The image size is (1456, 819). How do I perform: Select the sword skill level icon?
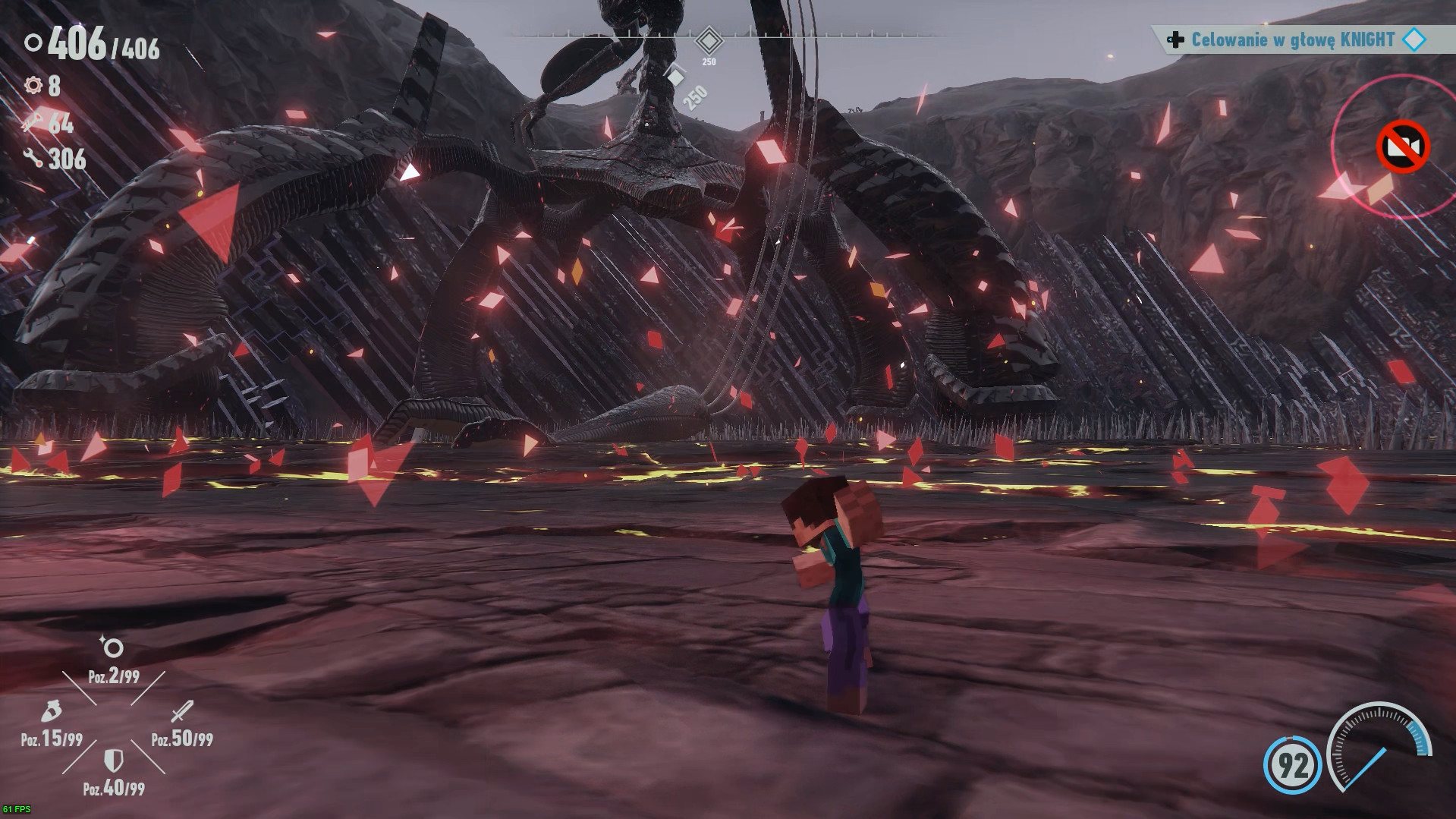[182, 712]
